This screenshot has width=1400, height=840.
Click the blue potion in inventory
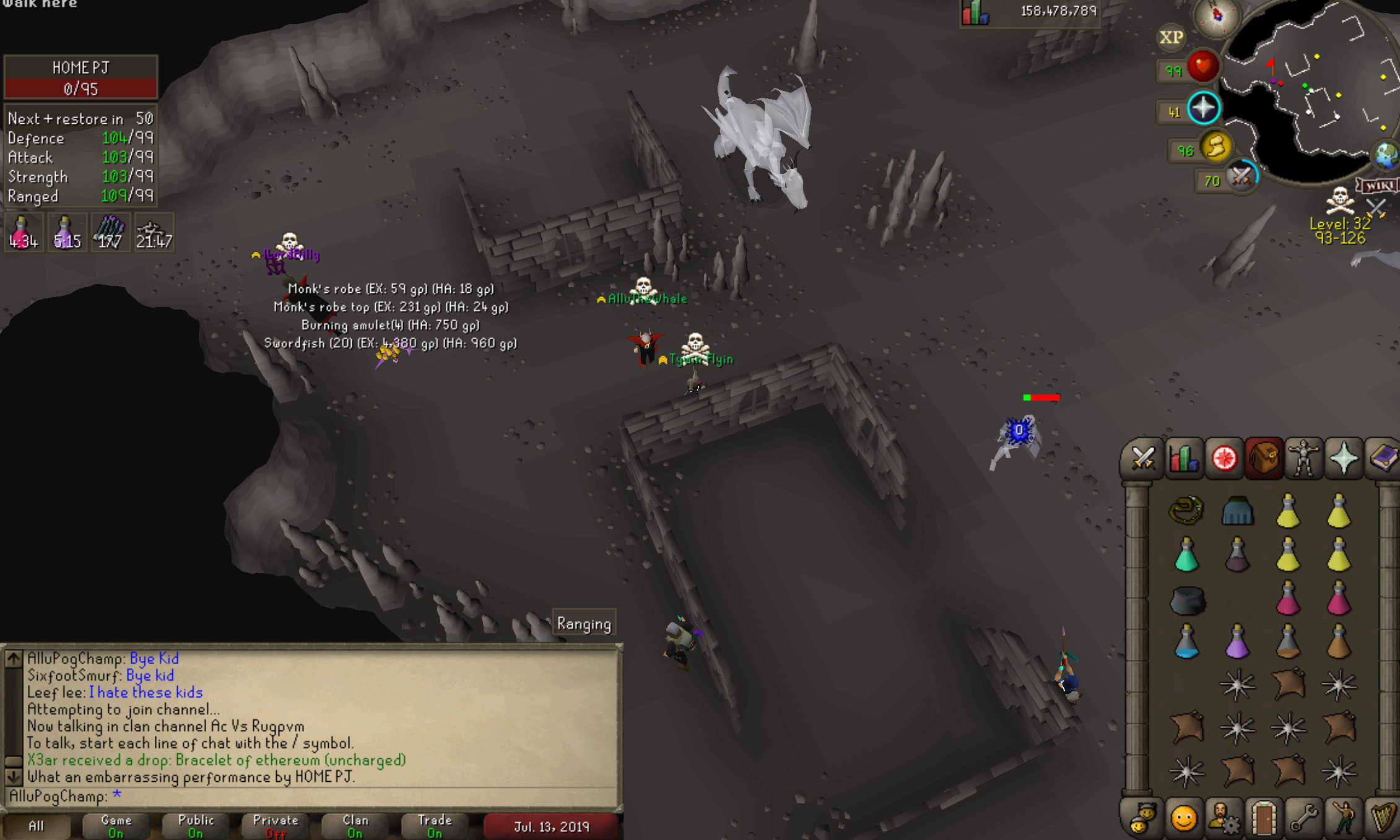coord(1186,641)
